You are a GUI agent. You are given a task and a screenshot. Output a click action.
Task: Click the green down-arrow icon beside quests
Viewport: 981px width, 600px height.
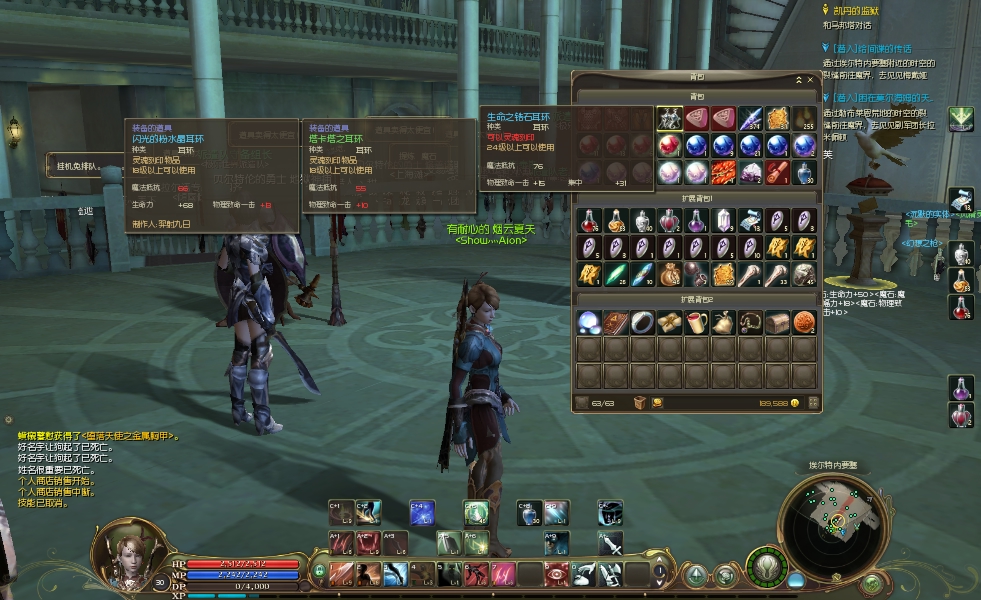coord(962,119)
